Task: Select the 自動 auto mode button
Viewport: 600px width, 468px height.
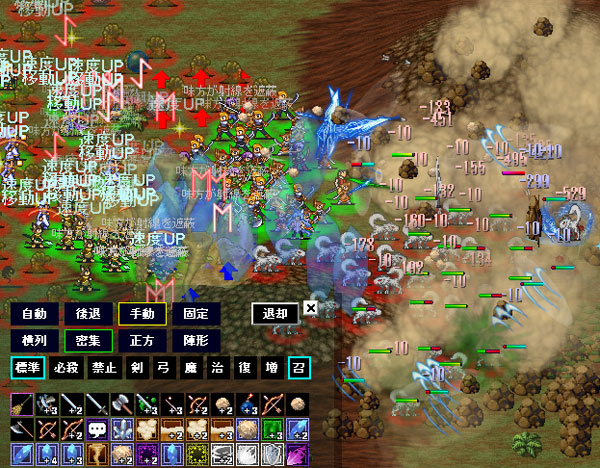Action: 34,314
